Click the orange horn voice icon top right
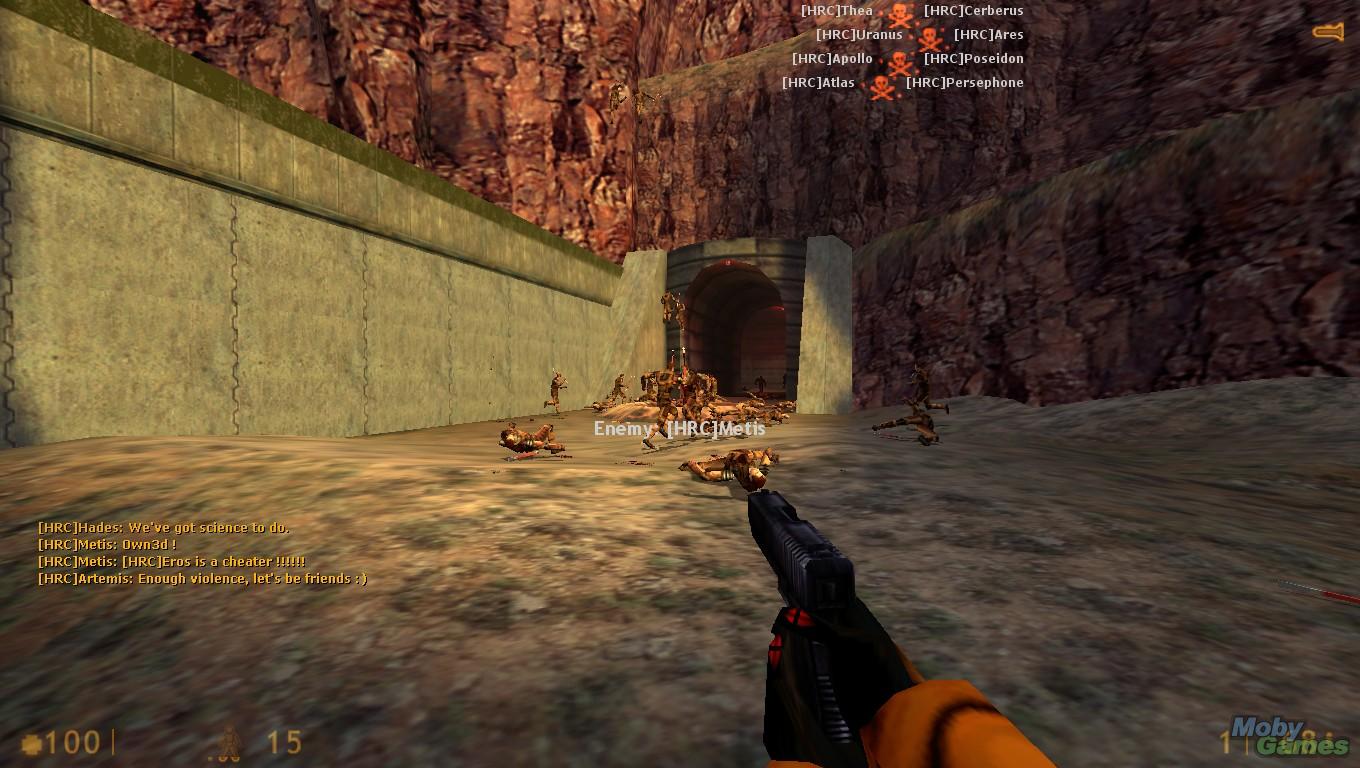The width and height of the screenshot is (1360, 768). (x=1326, y=30)
